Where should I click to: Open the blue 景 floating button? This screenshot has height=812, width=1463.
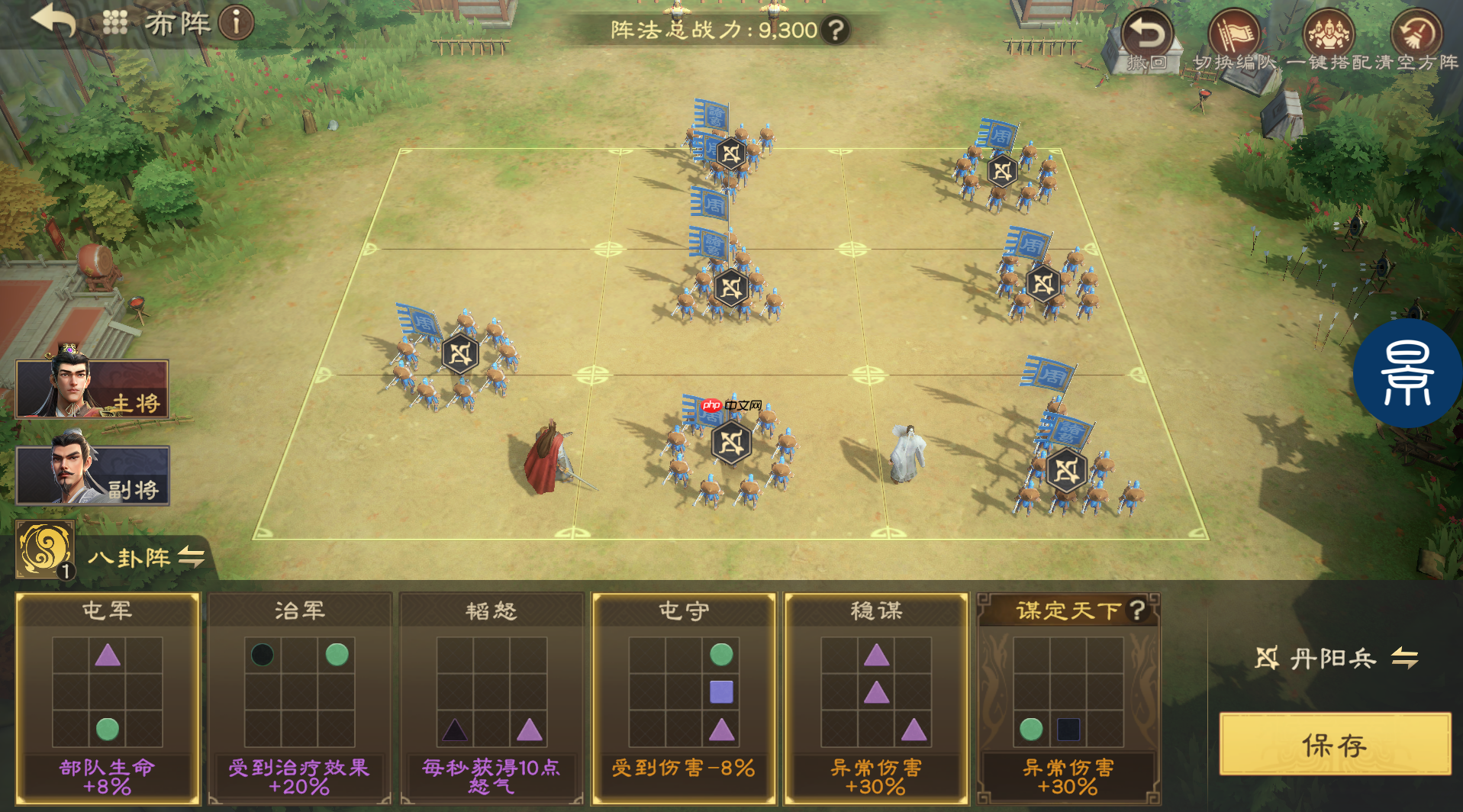tap(1408, 374)
